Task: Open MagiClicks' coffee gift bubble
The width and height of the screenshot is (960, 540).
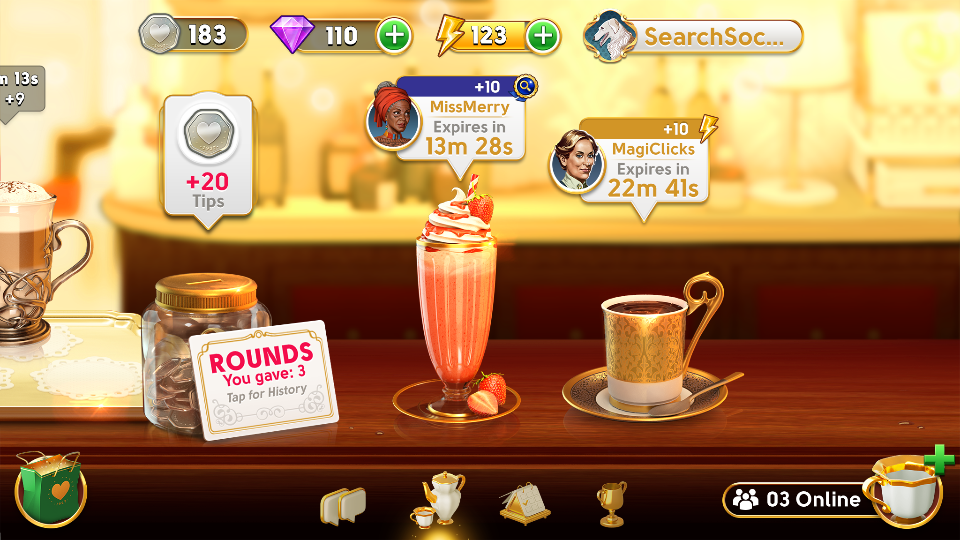Action: pyautogui.click(x=643, y=160)
